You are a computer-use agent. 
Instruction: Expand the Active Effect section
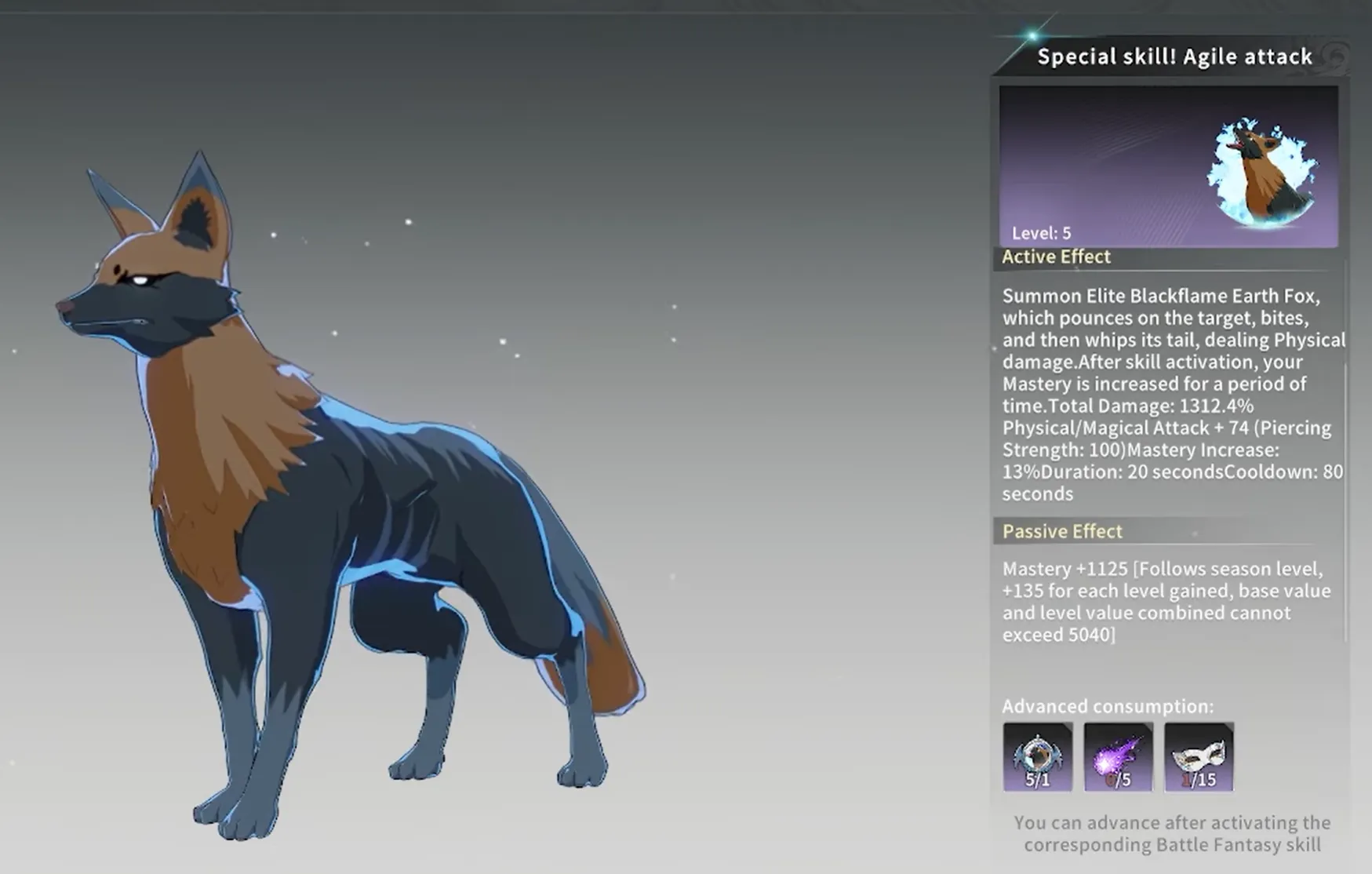(1055, 257)
